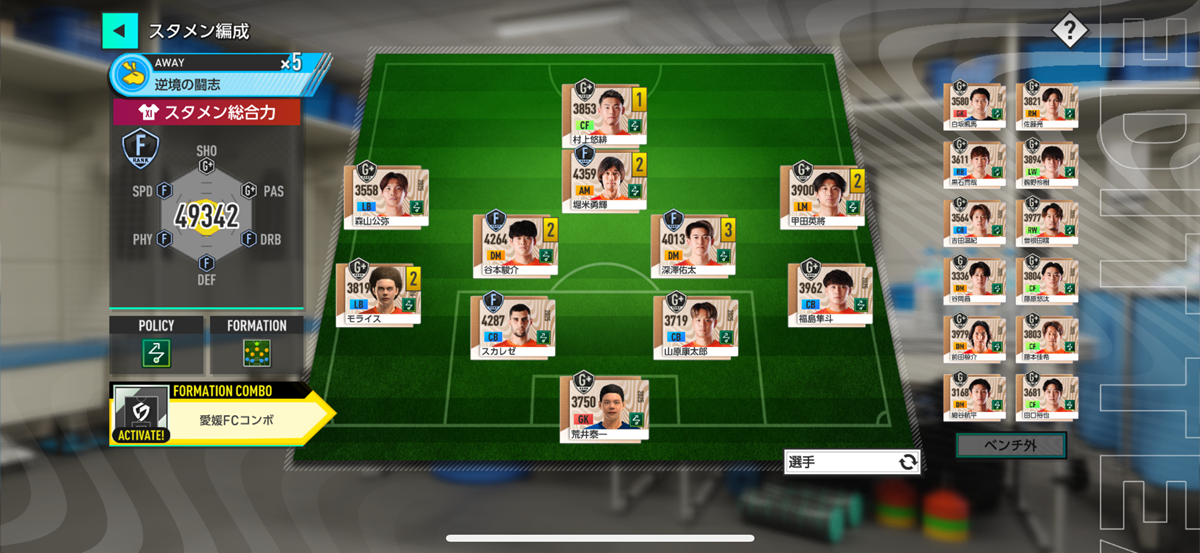Select the LB 森山公弥 player card
Viewport: 1200px width, 553px height.
386,197
